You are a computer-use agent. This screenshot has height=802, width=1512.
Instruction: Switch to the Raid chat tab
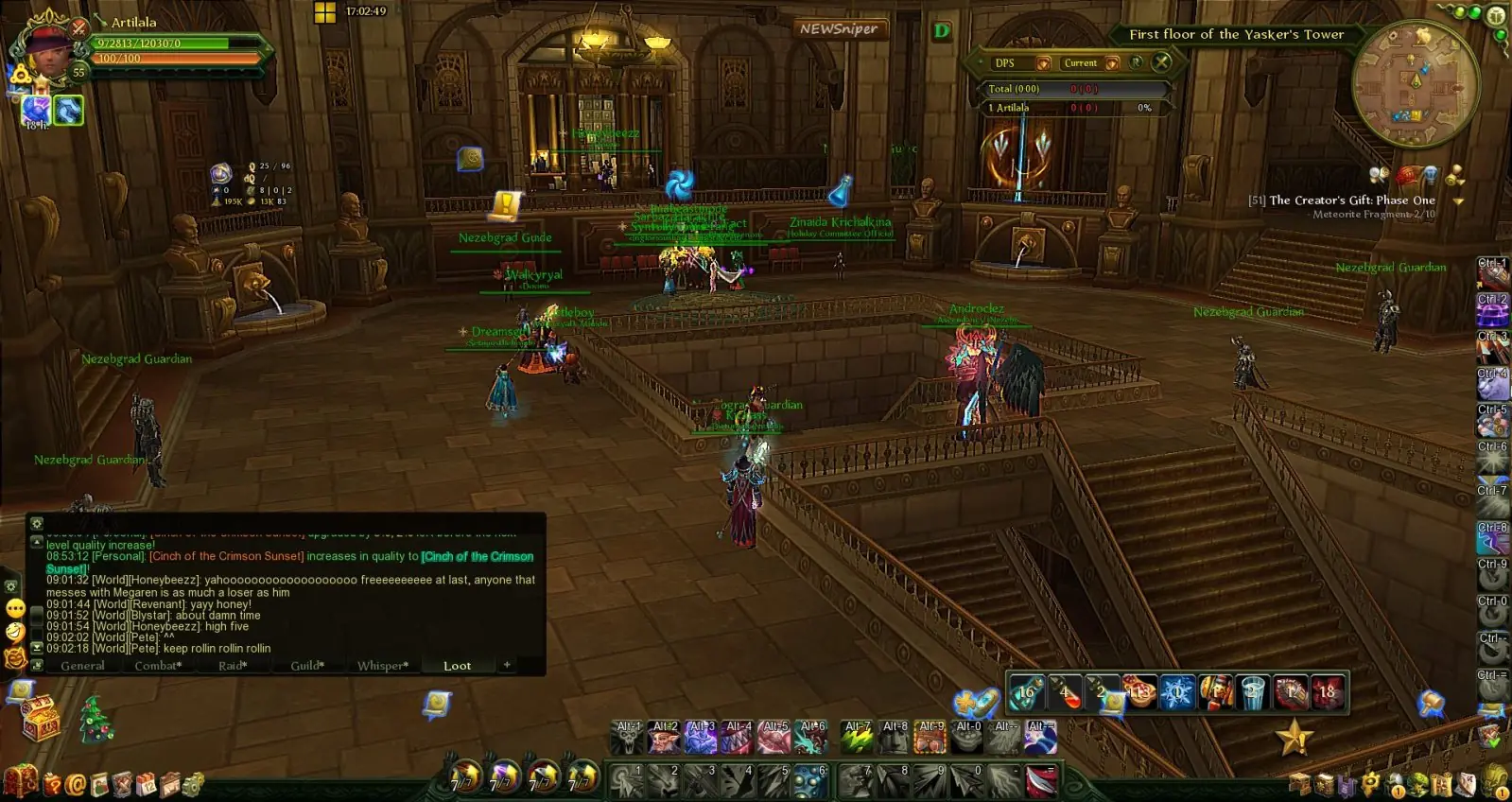coord(233,666)
